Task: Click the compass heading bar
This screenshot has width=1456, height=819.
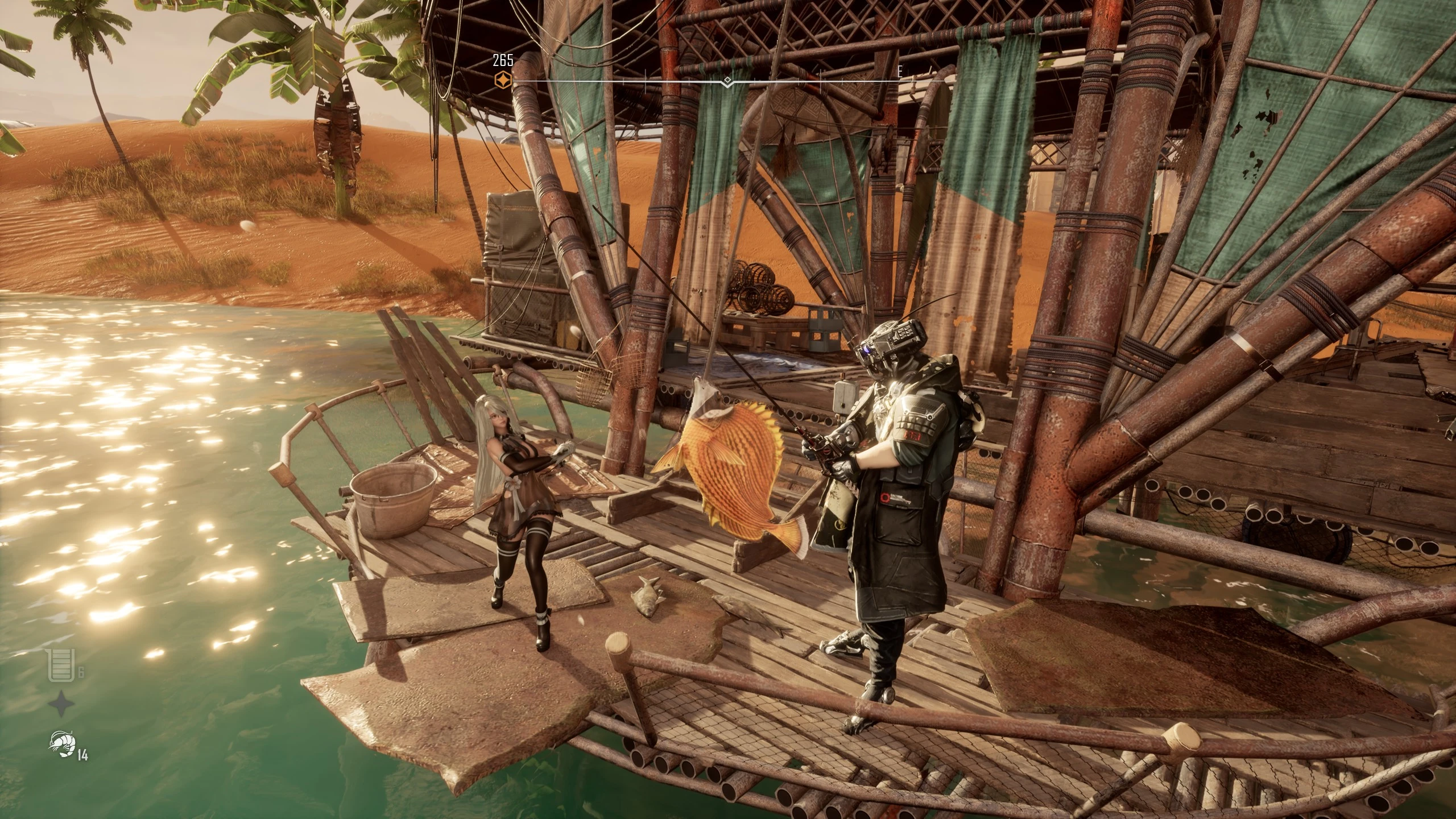Action: point(728,82)
